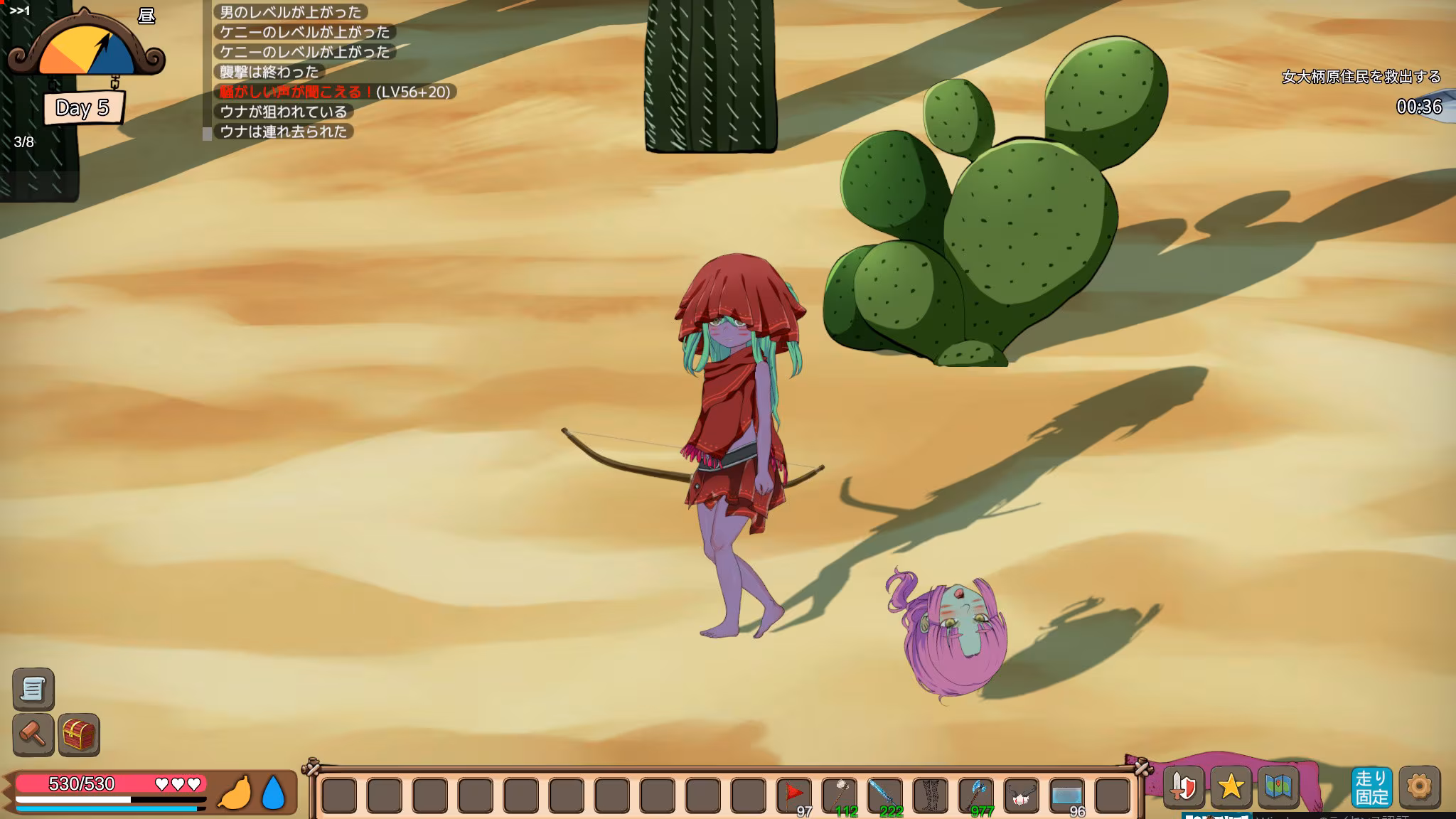Select the blue glass pane slot

[x=1067, y=793]
